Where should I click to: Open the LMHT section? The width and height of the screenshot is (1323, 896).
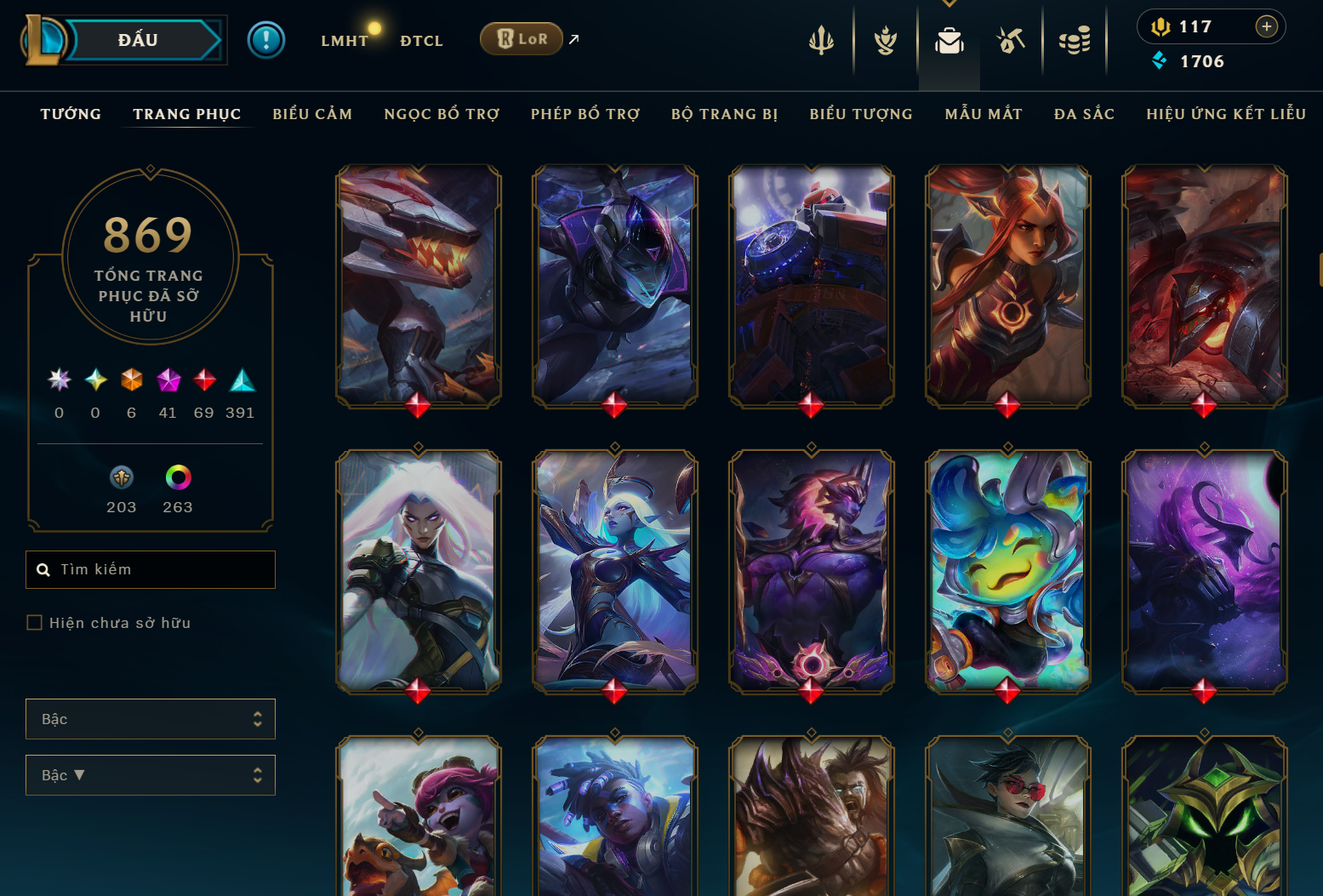(344, 41)
